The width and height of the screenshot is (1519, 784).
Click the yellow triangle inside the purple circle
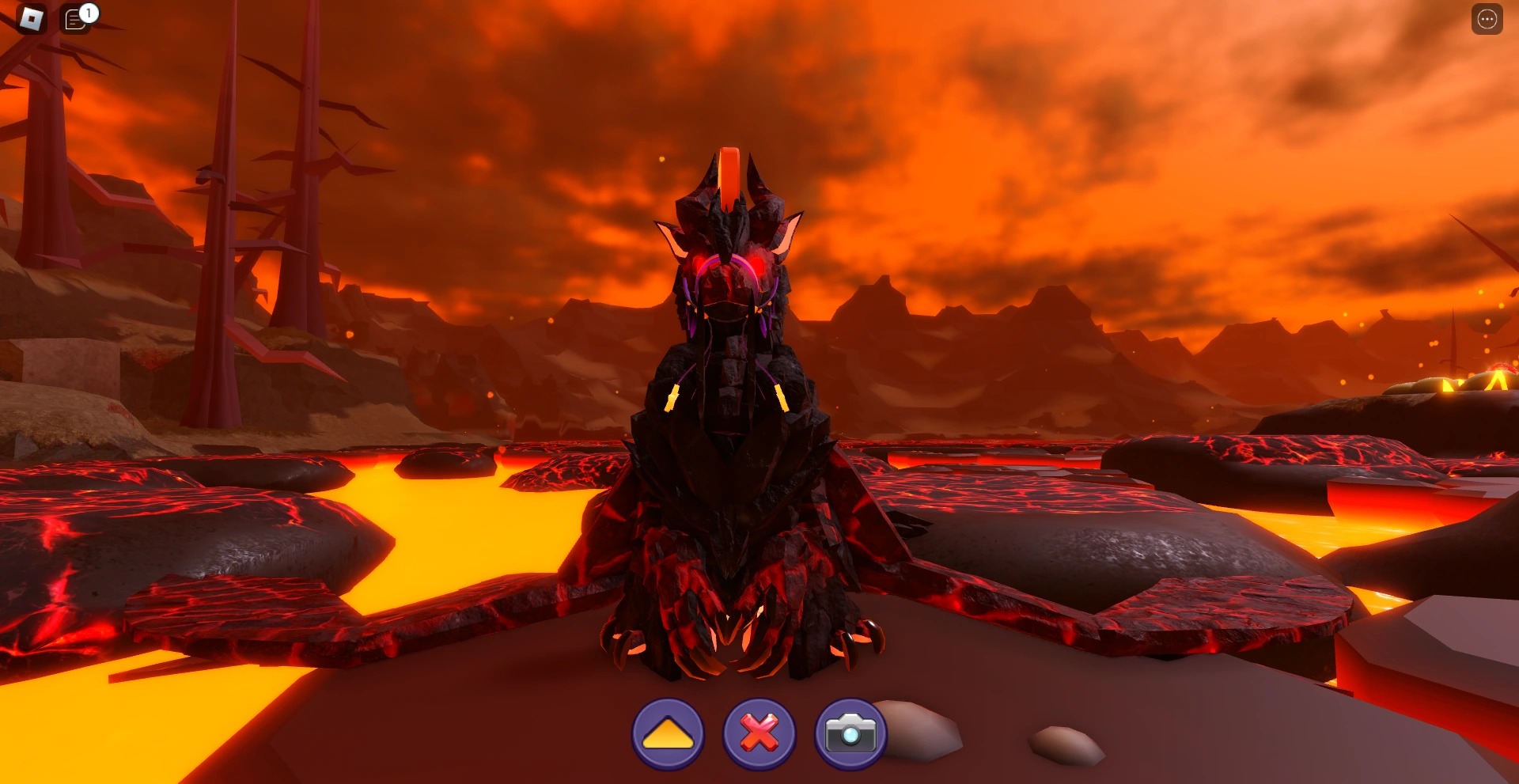click(x=667, y=733)
